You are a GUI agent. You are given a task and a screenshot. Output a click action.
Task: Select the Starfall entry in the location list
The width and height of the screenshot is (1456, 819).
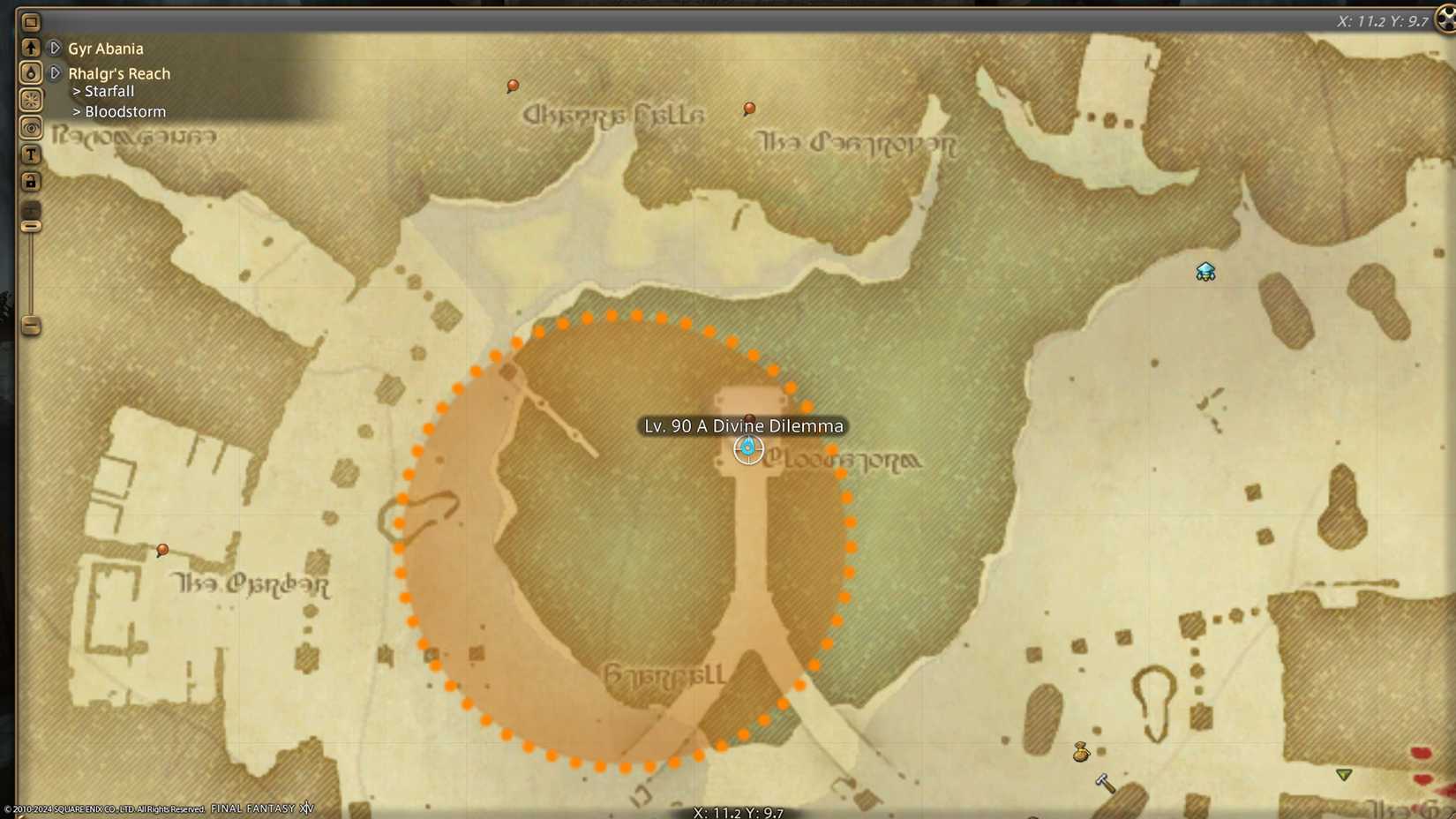click(x=109, y=91)
